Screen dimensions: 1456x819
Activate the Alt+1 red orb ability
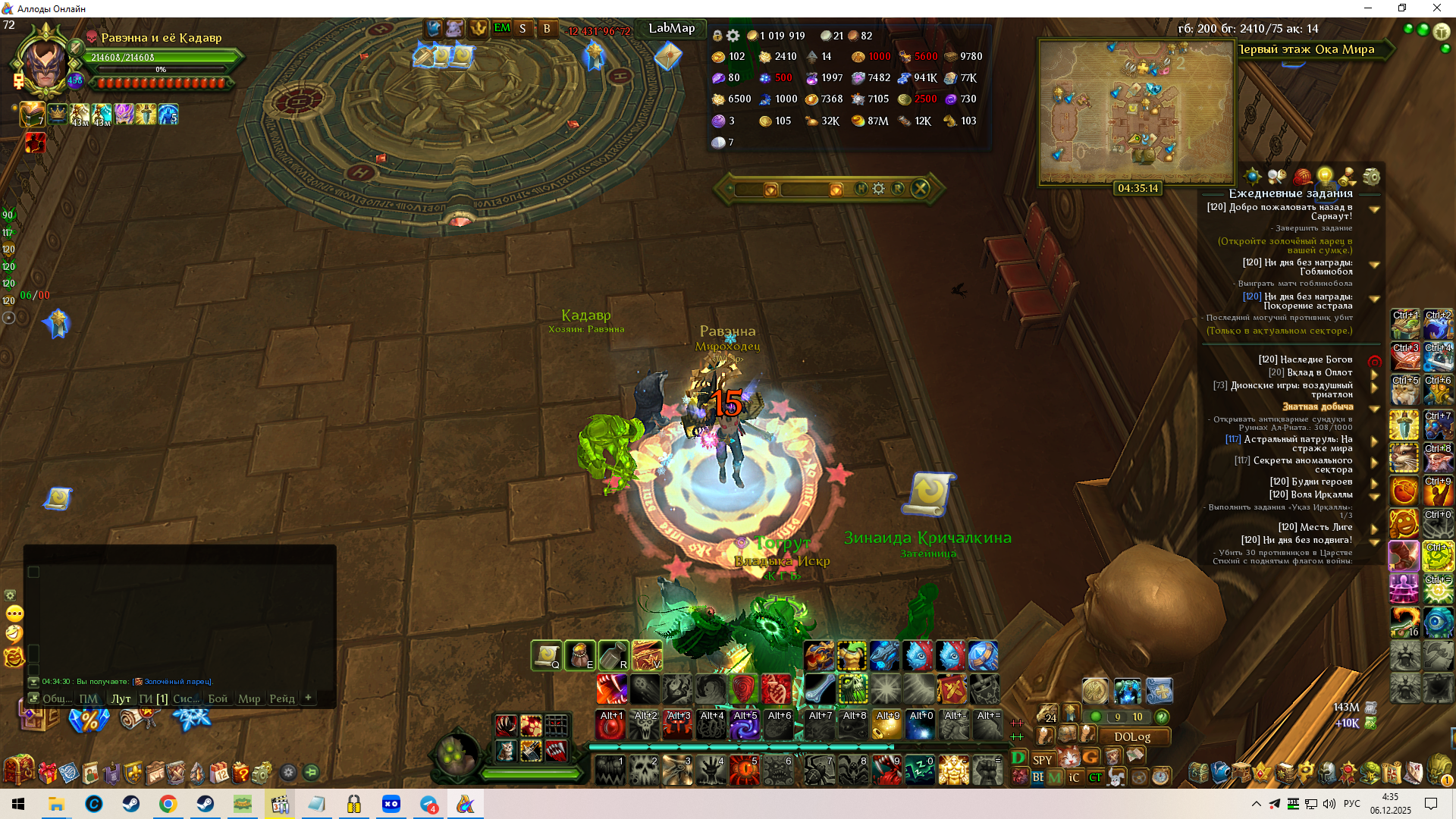pyautogui.click(x=611, y=726)
